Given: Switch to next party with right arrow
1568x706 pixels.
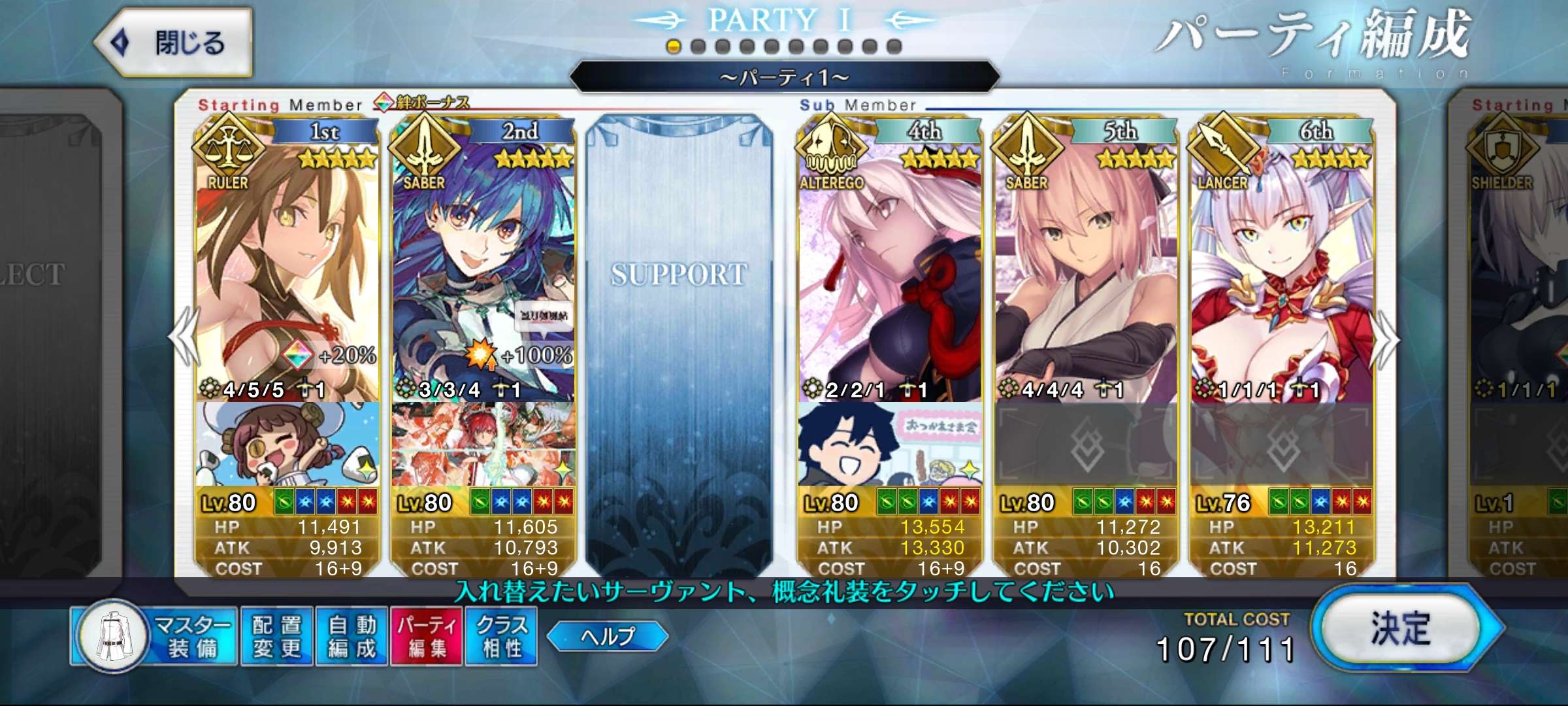Looking at the screenshot, I should pyautogui.click(x=1386, y=340).
